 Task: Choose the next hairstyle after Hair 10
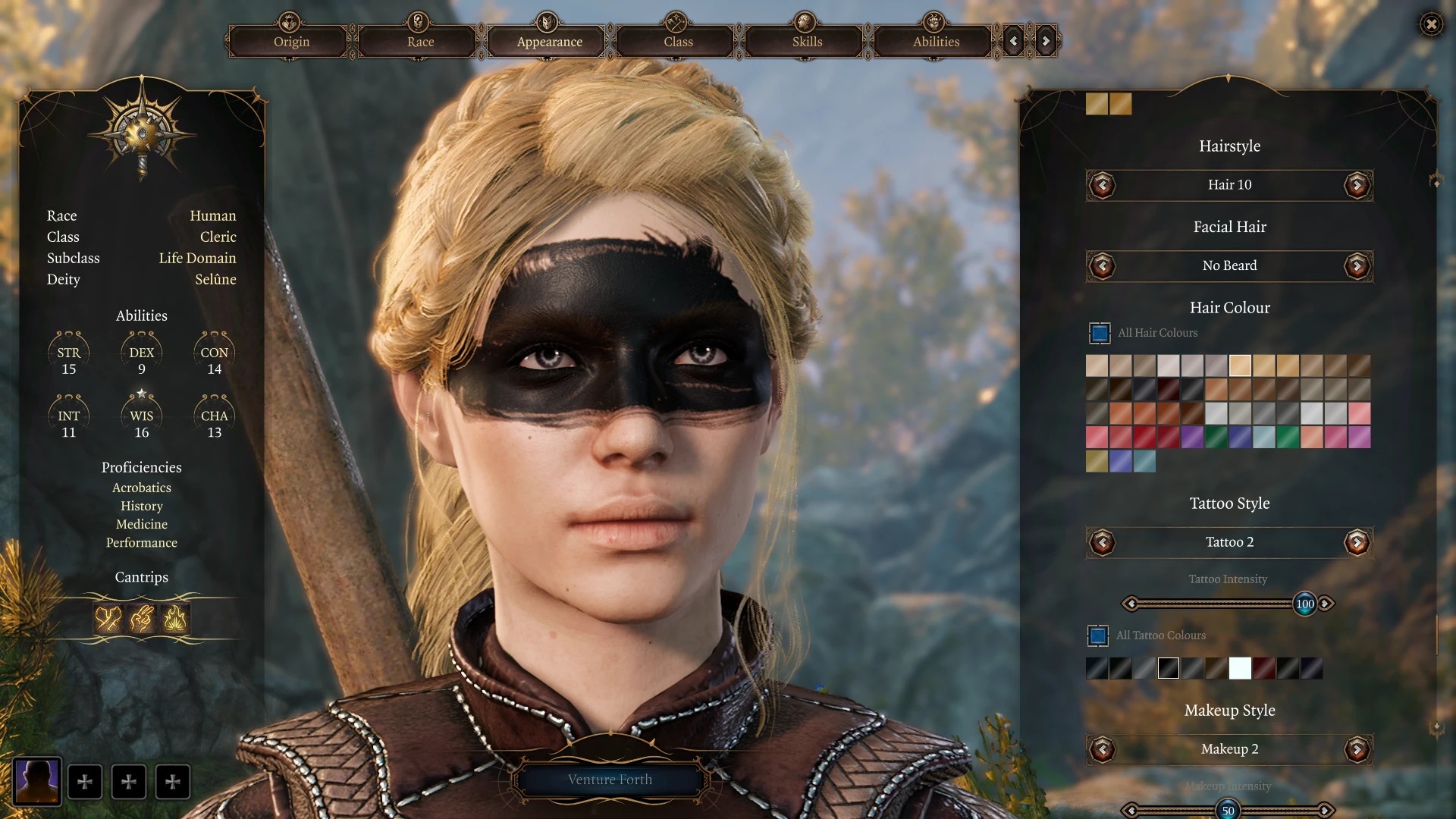pyautogui.click(x=1357, y=185)
